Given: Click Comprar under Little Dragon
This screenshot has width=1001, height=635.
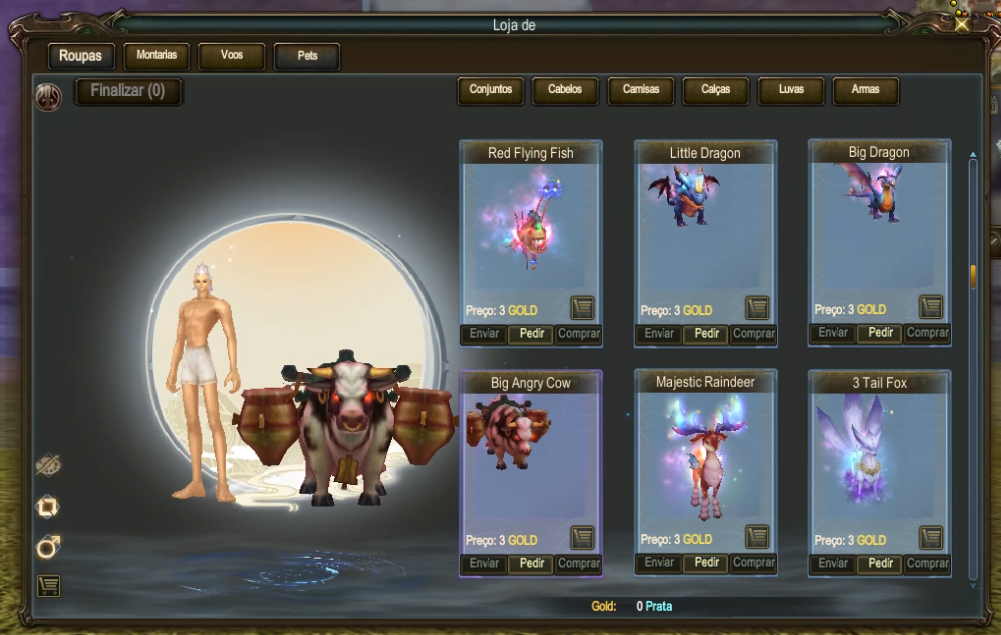Looking at the screenshot, I should pyautogui.click(x=753, y=334).
